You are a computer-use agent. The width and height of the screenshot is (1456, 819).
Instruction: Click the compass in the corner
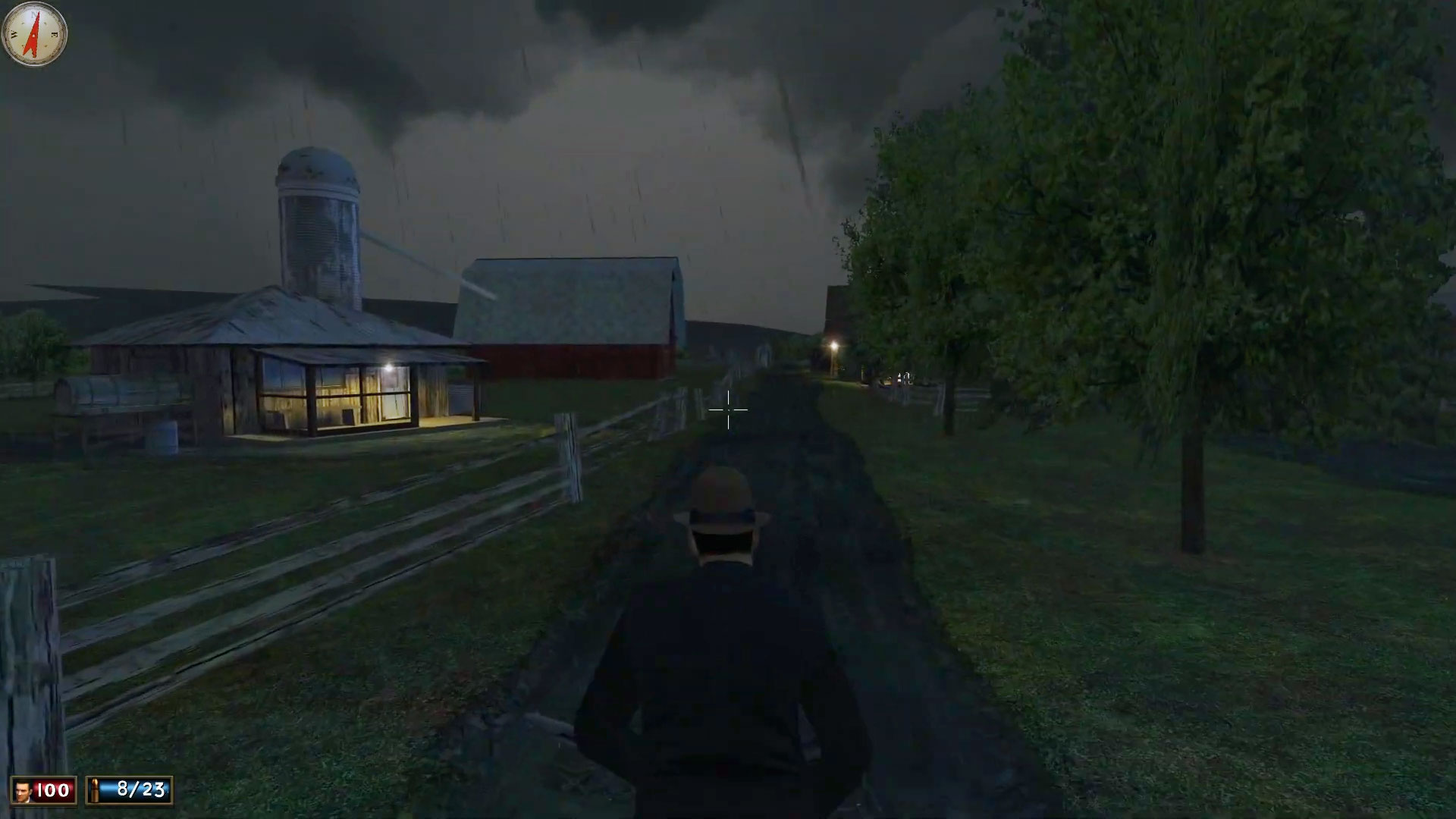point(34,34)
